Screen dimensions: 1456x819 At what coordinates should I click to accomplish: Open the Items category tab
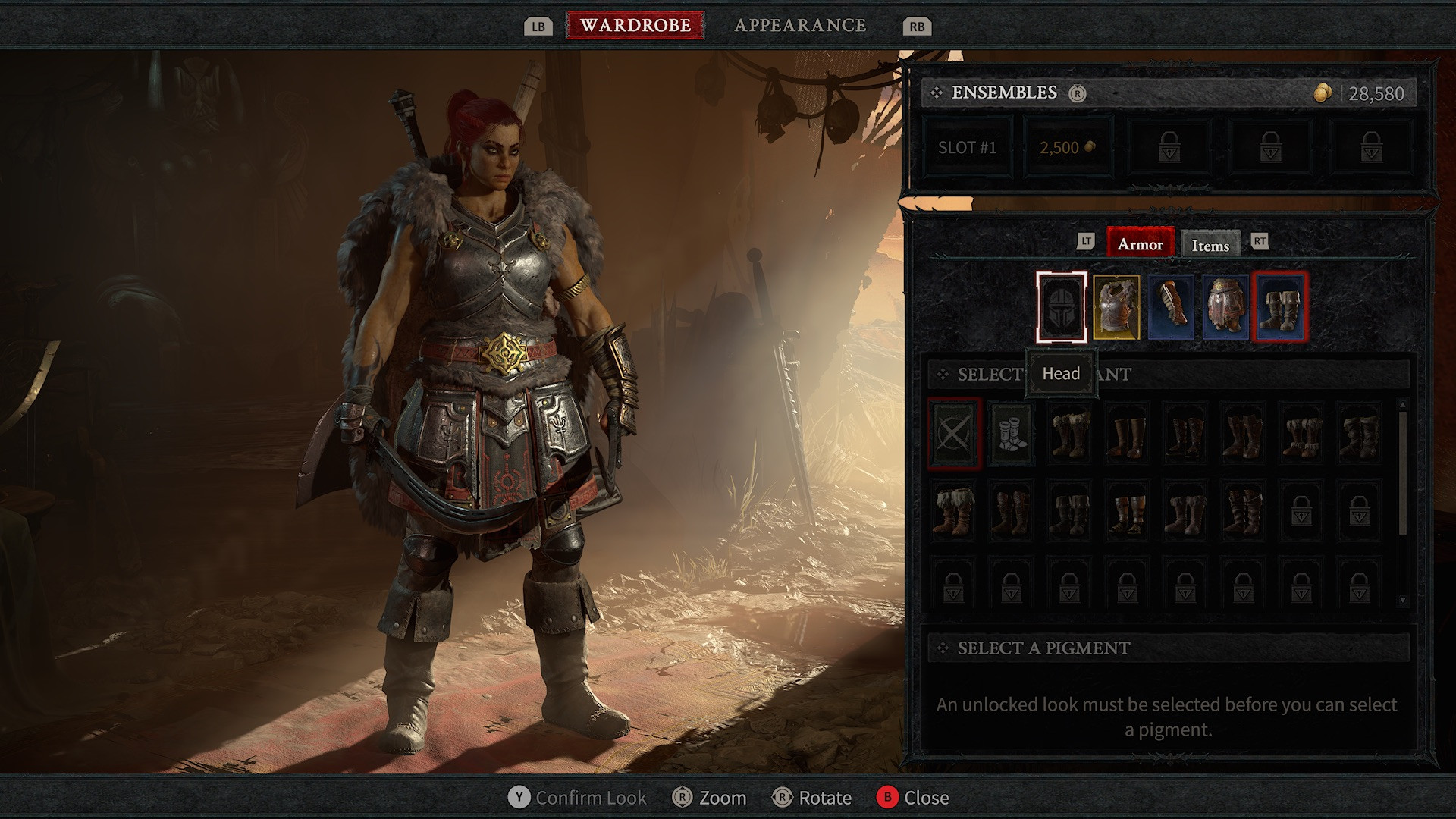(1210, 245)
